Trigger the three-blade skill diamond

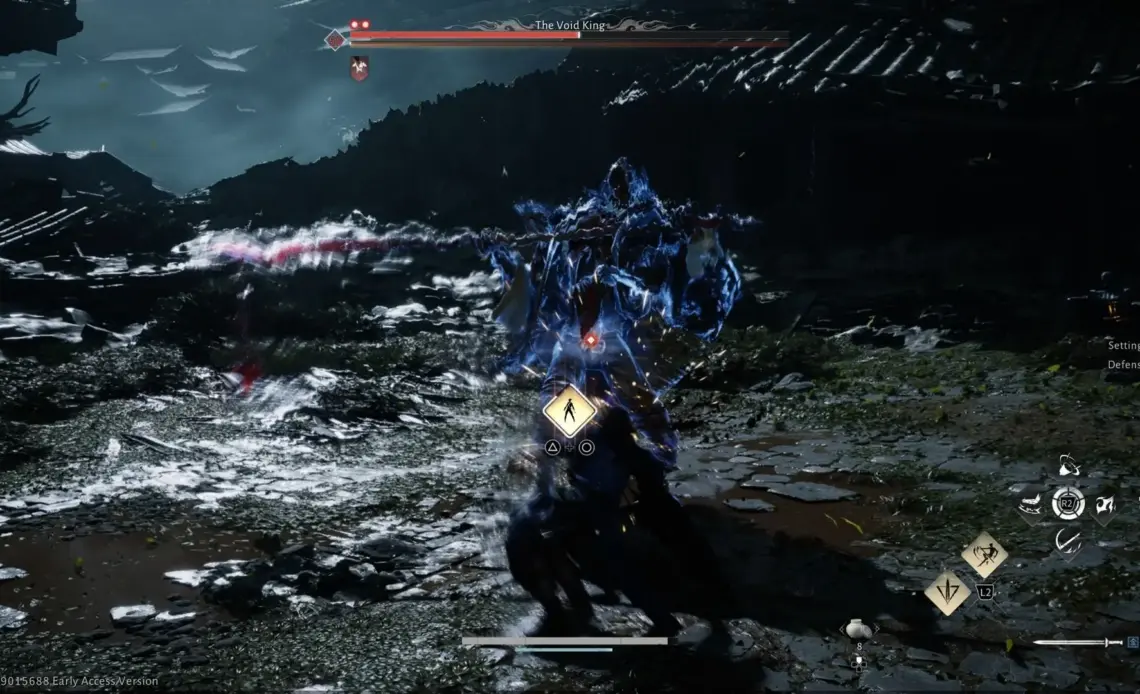pyautogui.click(x=946, y=592)
